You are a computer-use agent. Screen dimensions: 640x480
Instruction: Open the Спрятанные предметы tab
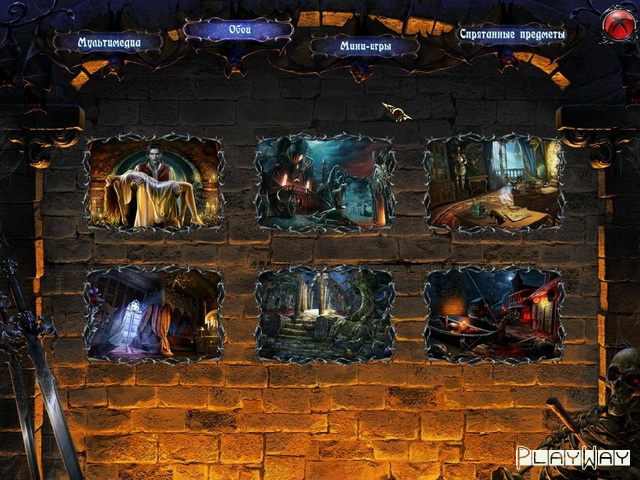coord(511,34)
